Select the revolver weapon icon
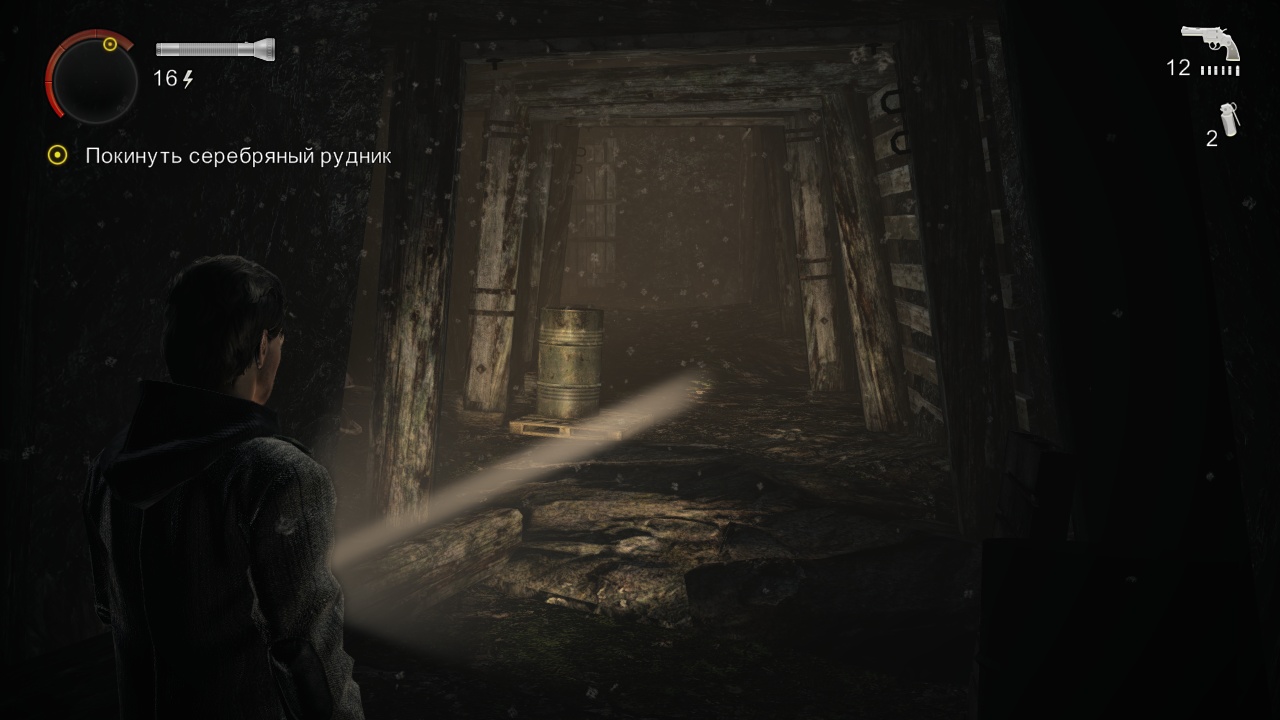Screen dimensions: 1280x720 (1210, 43)
